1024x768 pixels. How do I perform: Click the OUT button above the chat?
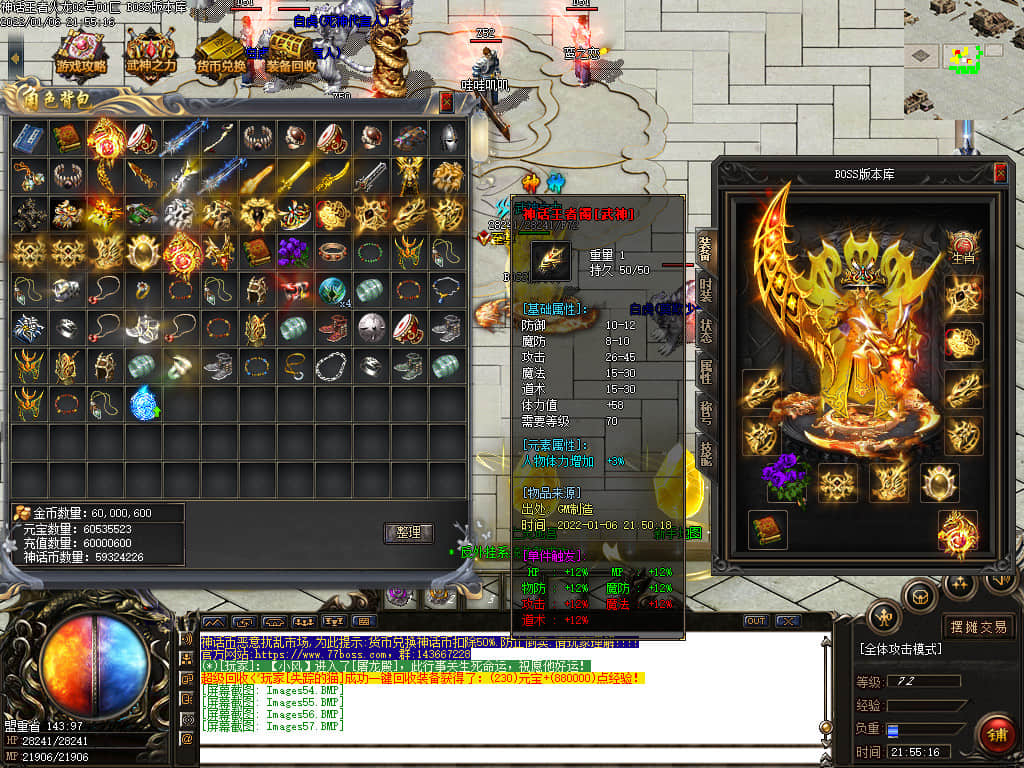(757, 621)
